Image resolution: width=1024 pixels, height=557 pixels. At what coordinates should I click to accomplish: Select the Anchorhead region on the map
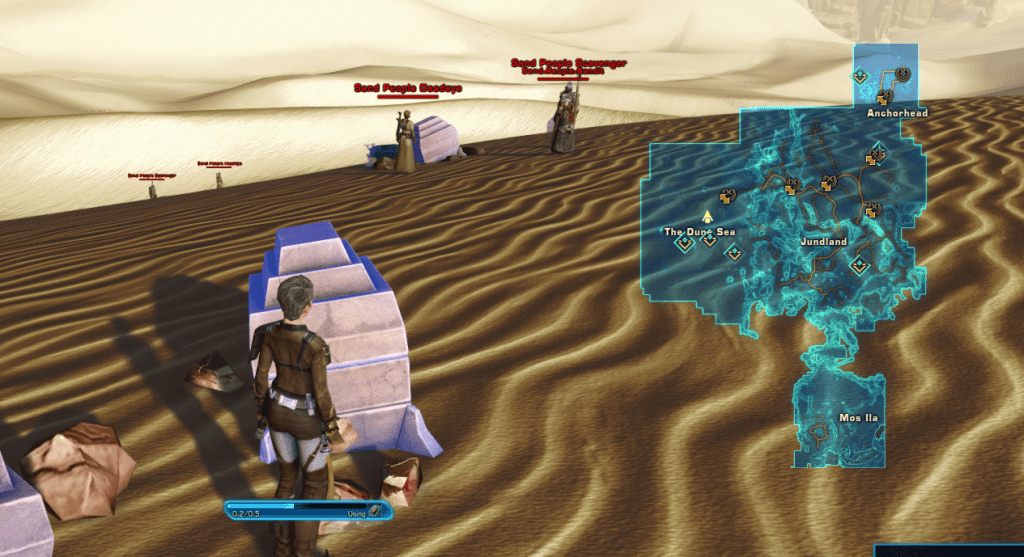coord(897,114)
